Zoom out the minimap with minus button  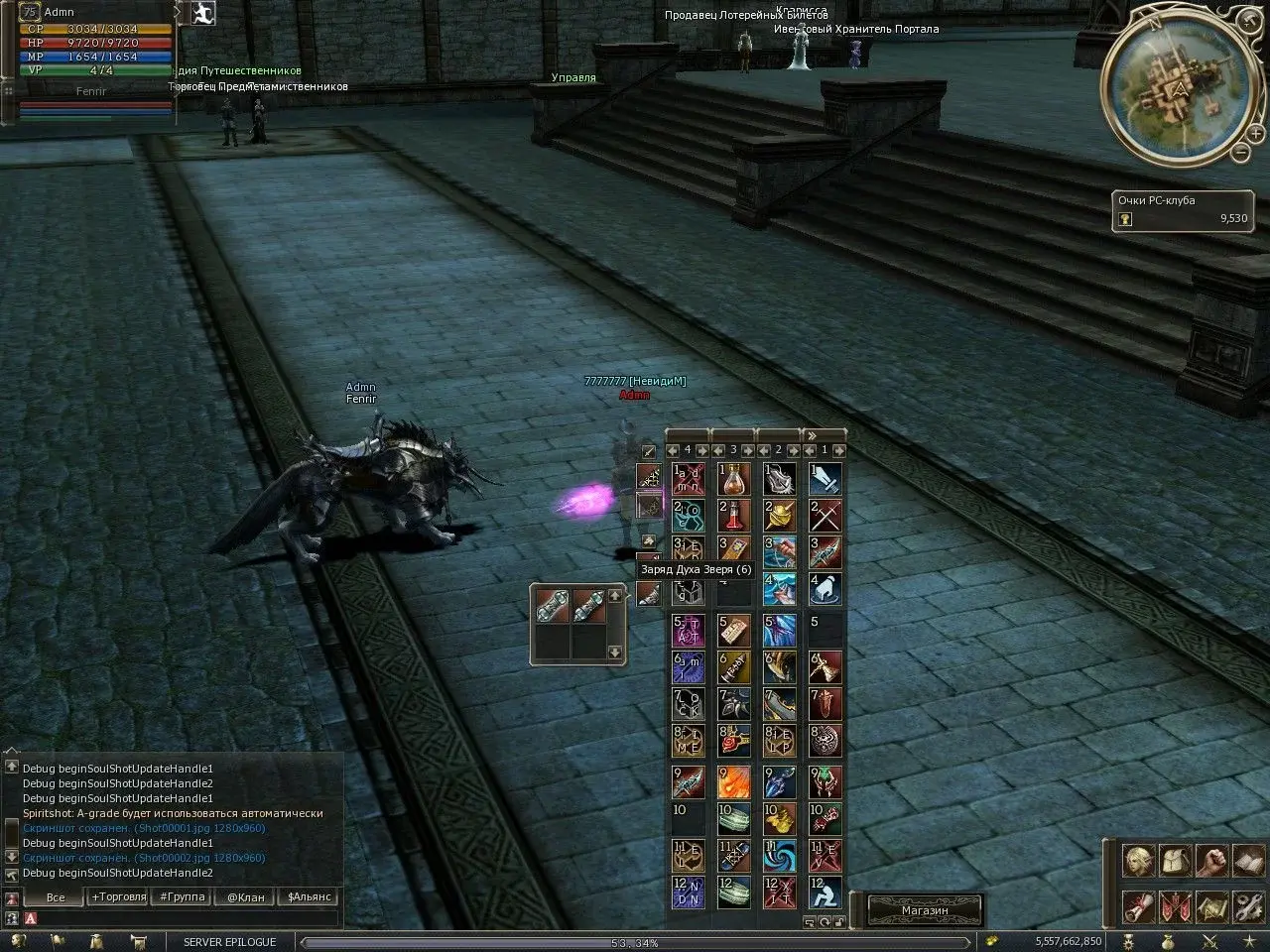pyautogui.click(x=1240, y=152)
